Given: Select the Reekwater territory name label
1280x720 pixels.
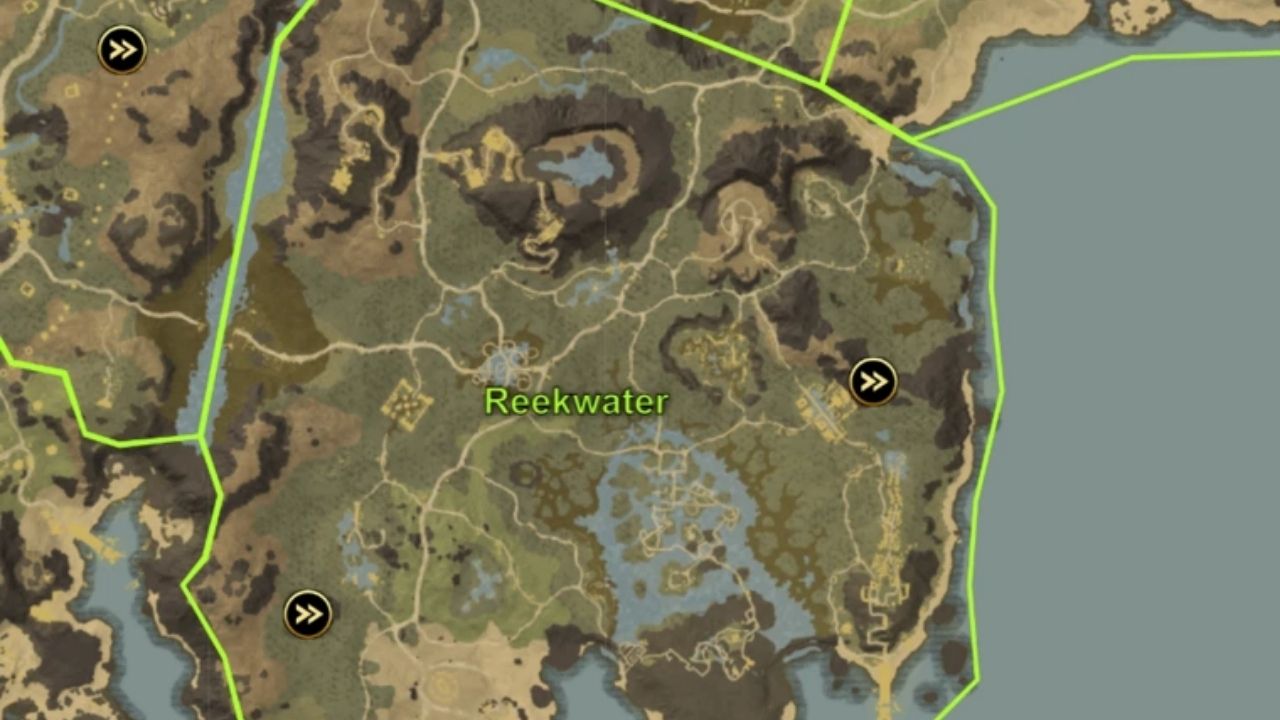Looking at the screenshot, I should coord(577,403).
